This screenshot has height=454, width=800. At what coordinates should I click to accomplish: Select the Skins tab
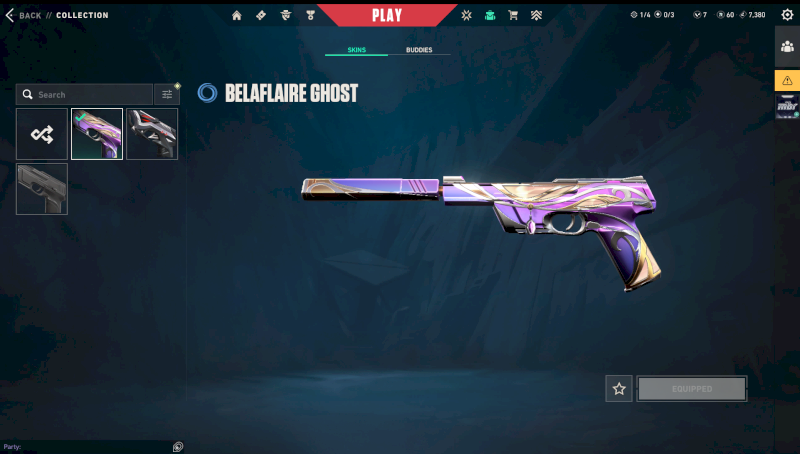click(356, 49)
